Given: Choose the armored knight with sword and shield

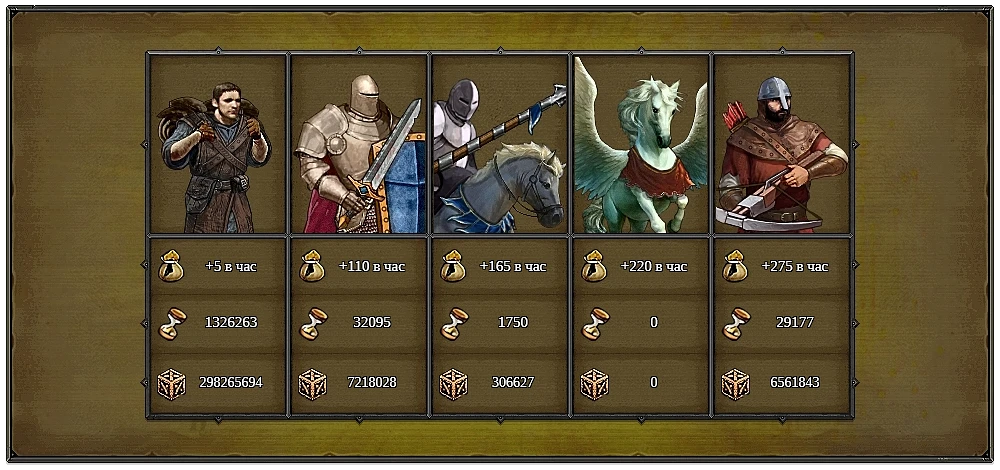Looking at the screenshot, I should tap(359, 145).
